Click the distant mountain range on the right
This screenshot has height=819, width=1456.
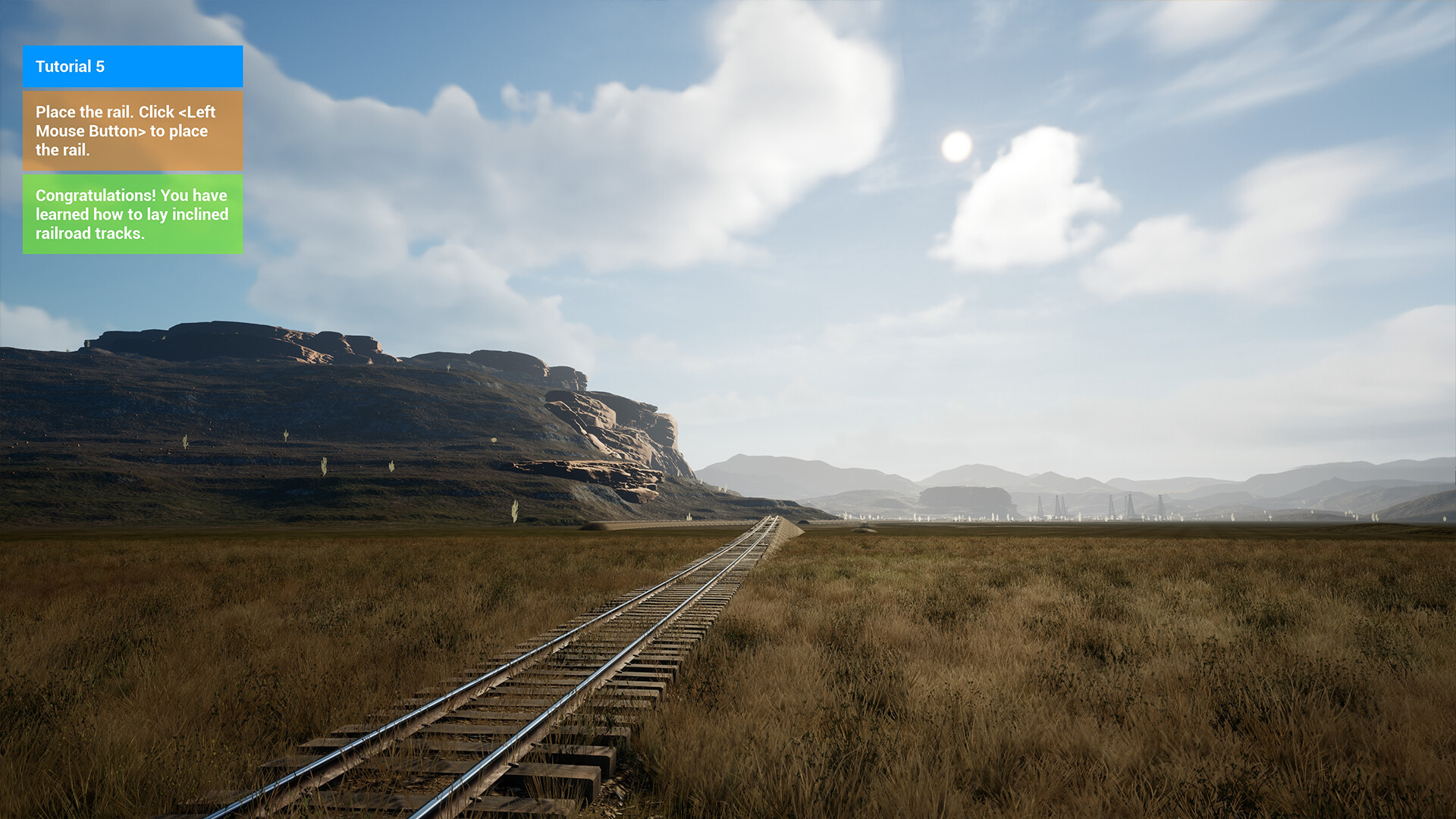pyautogui.click(x=1327, y=478)
